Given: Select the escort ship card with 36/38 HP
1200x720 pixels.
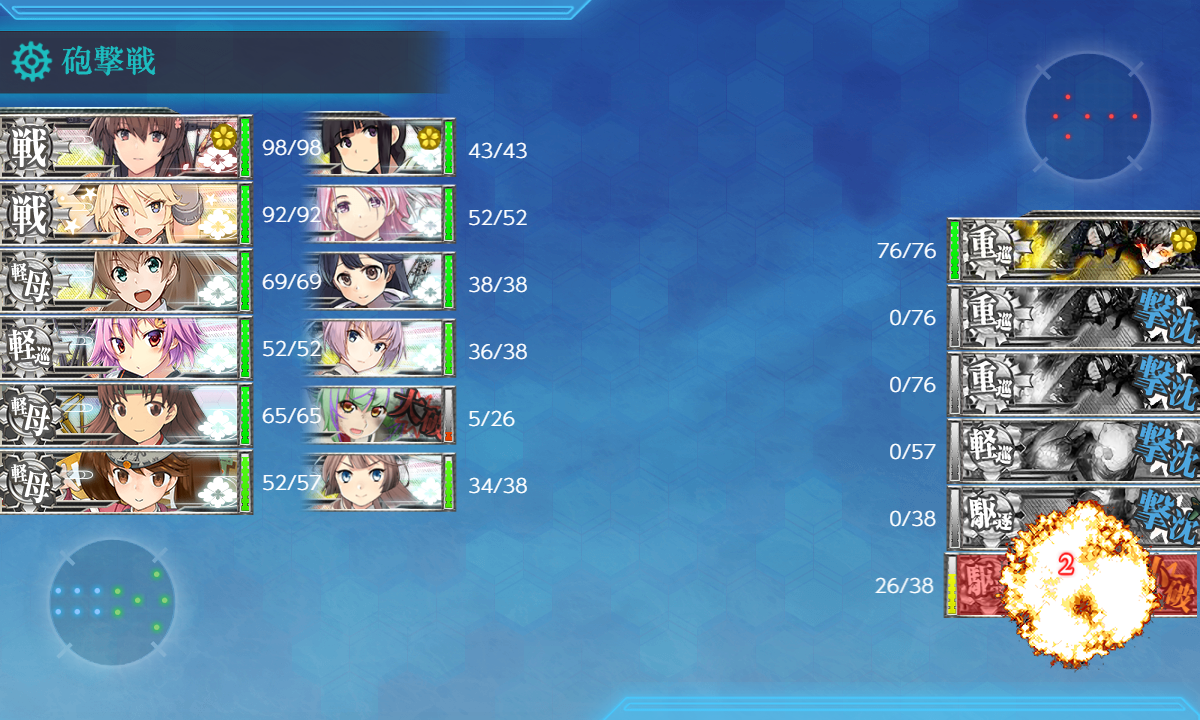Looking at the screenshot, I should tap(380, 351).
